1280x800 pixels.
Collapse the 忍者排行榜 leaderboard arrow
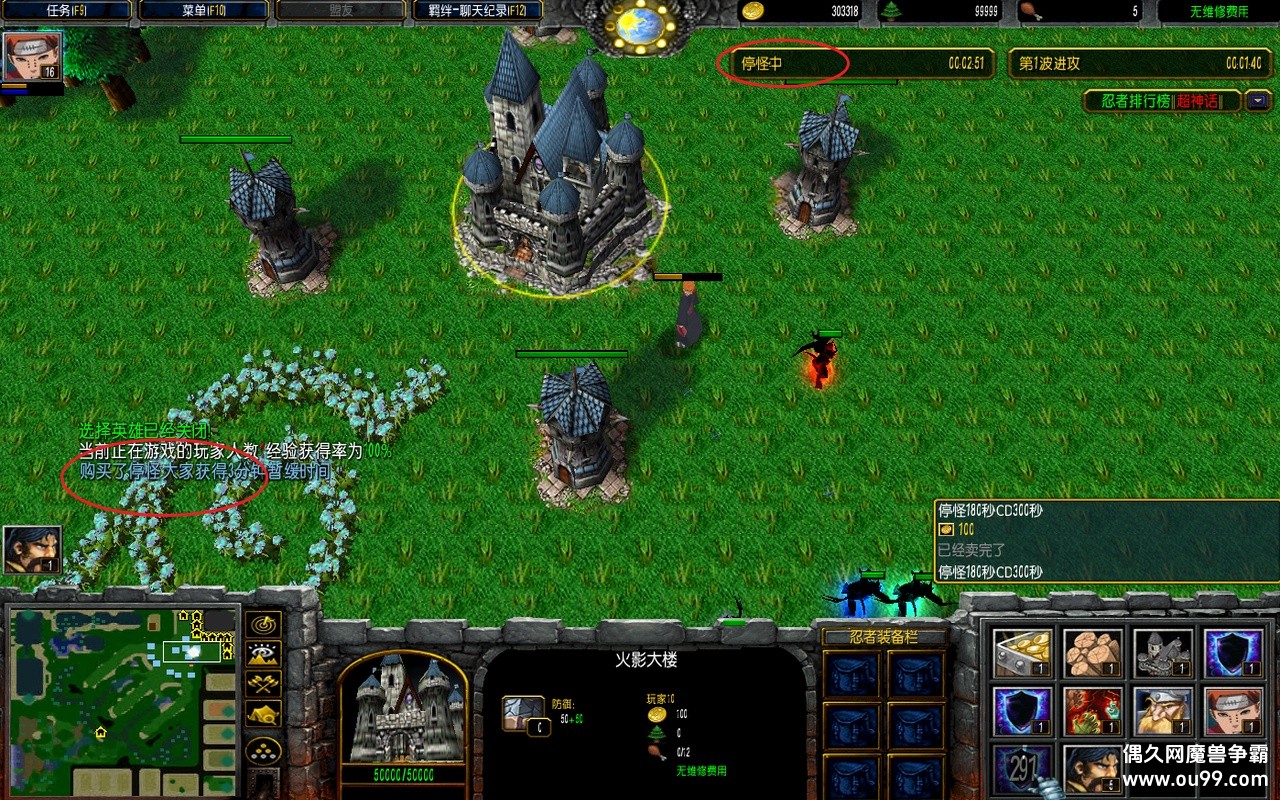pyautogui.click(x=1255, y=101)
